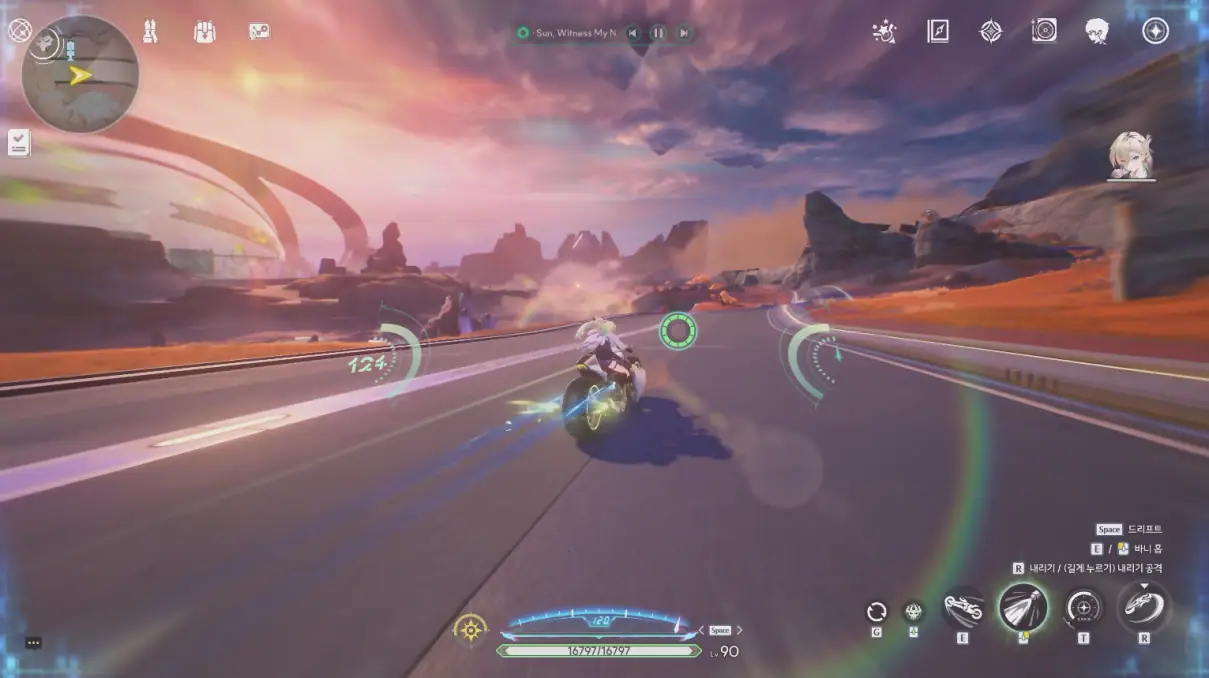Open the circular minimap

pos(80,74)
